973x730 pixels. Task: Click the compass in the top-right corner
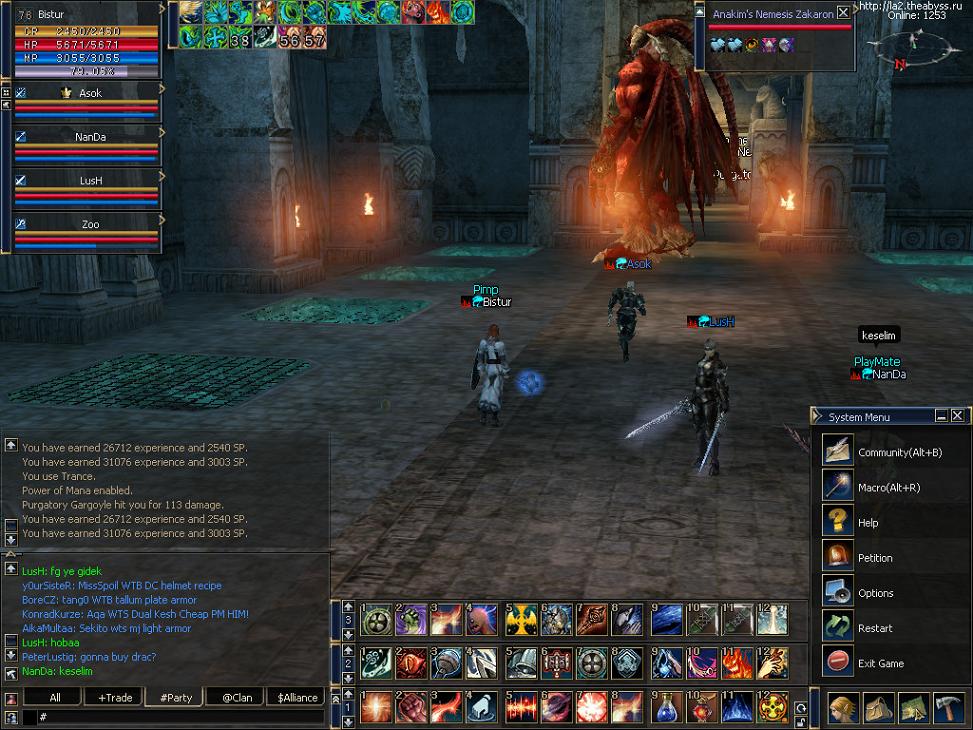coord(914,48)
